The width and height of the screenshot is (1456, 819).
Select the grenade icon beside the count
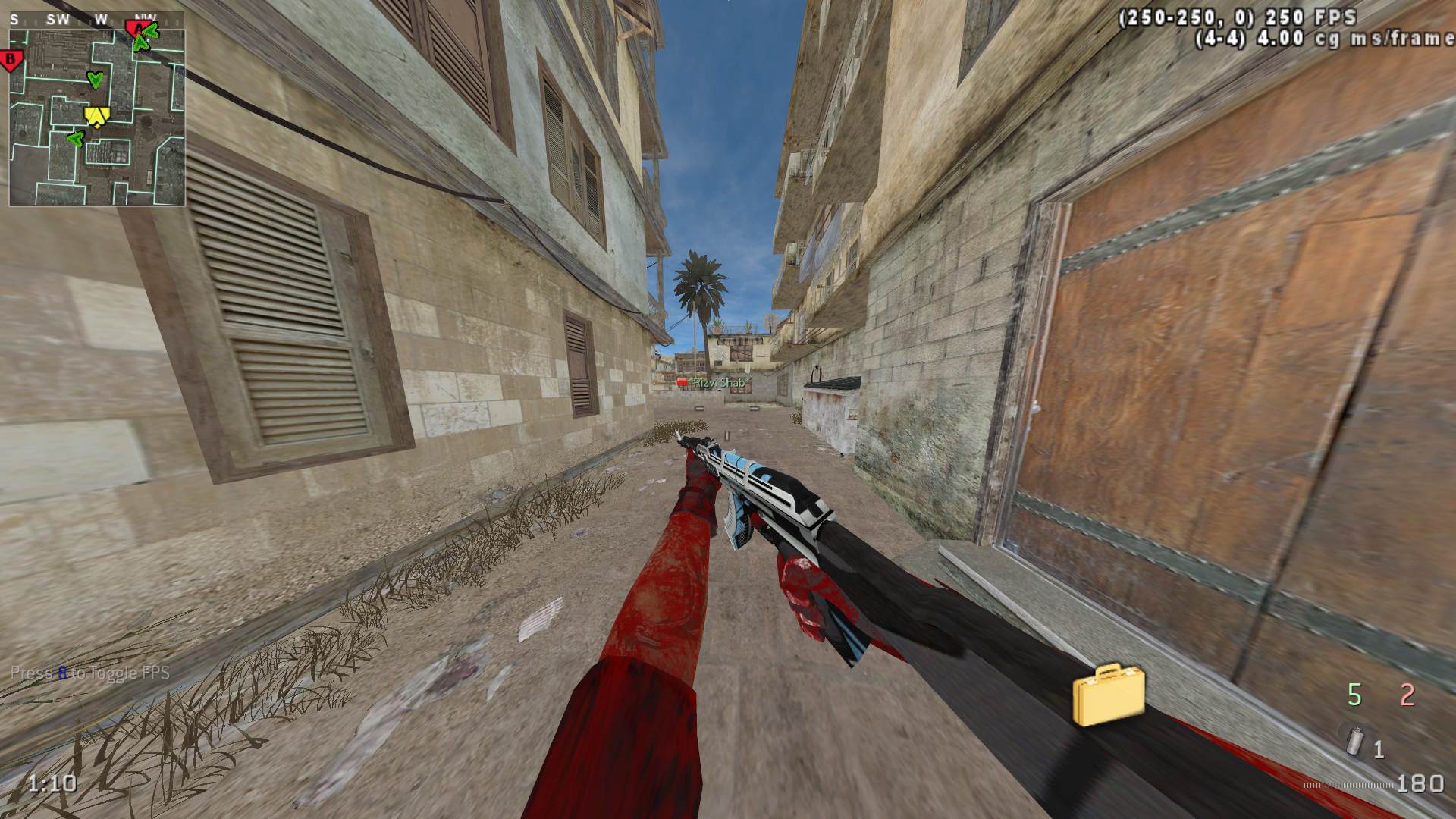1353,739
